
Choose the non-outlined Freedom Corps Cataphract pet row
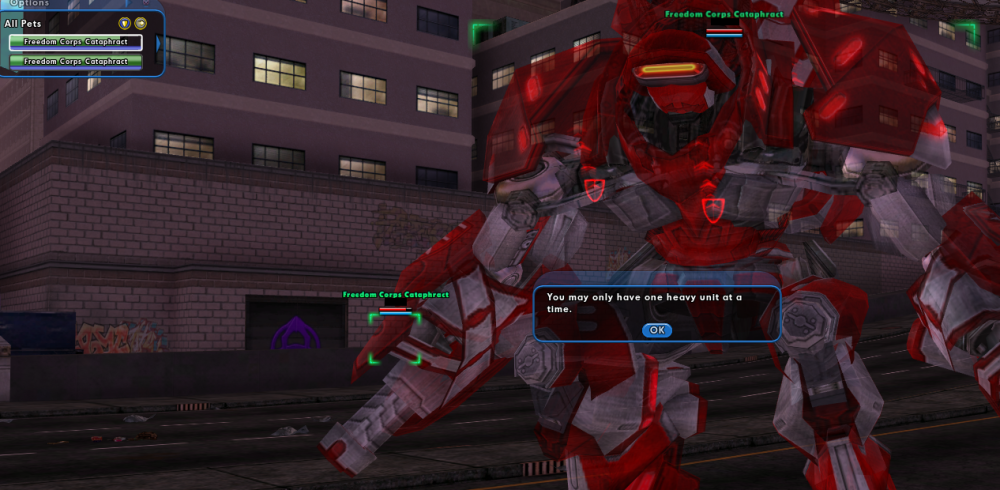tap(76, 61)
